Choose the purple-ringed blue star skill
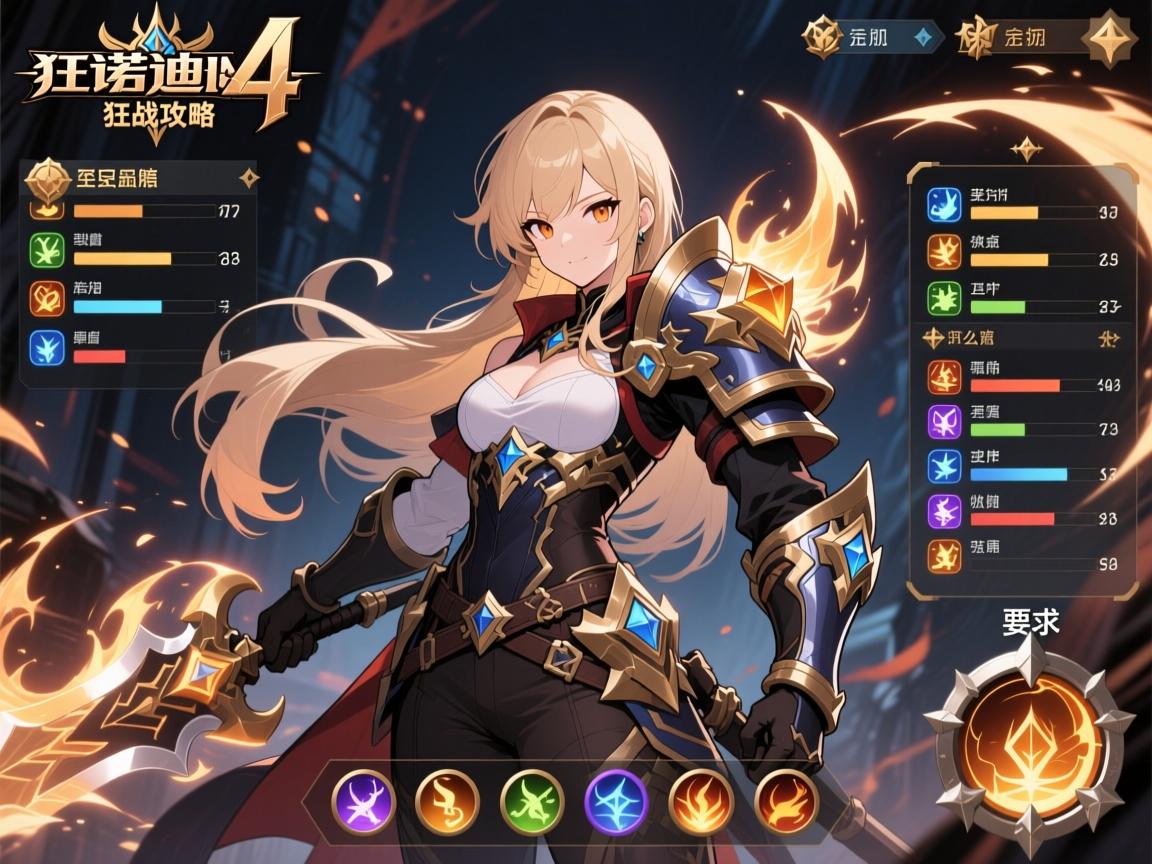This screenshot has width=1152, height=864. pos(617,800)
